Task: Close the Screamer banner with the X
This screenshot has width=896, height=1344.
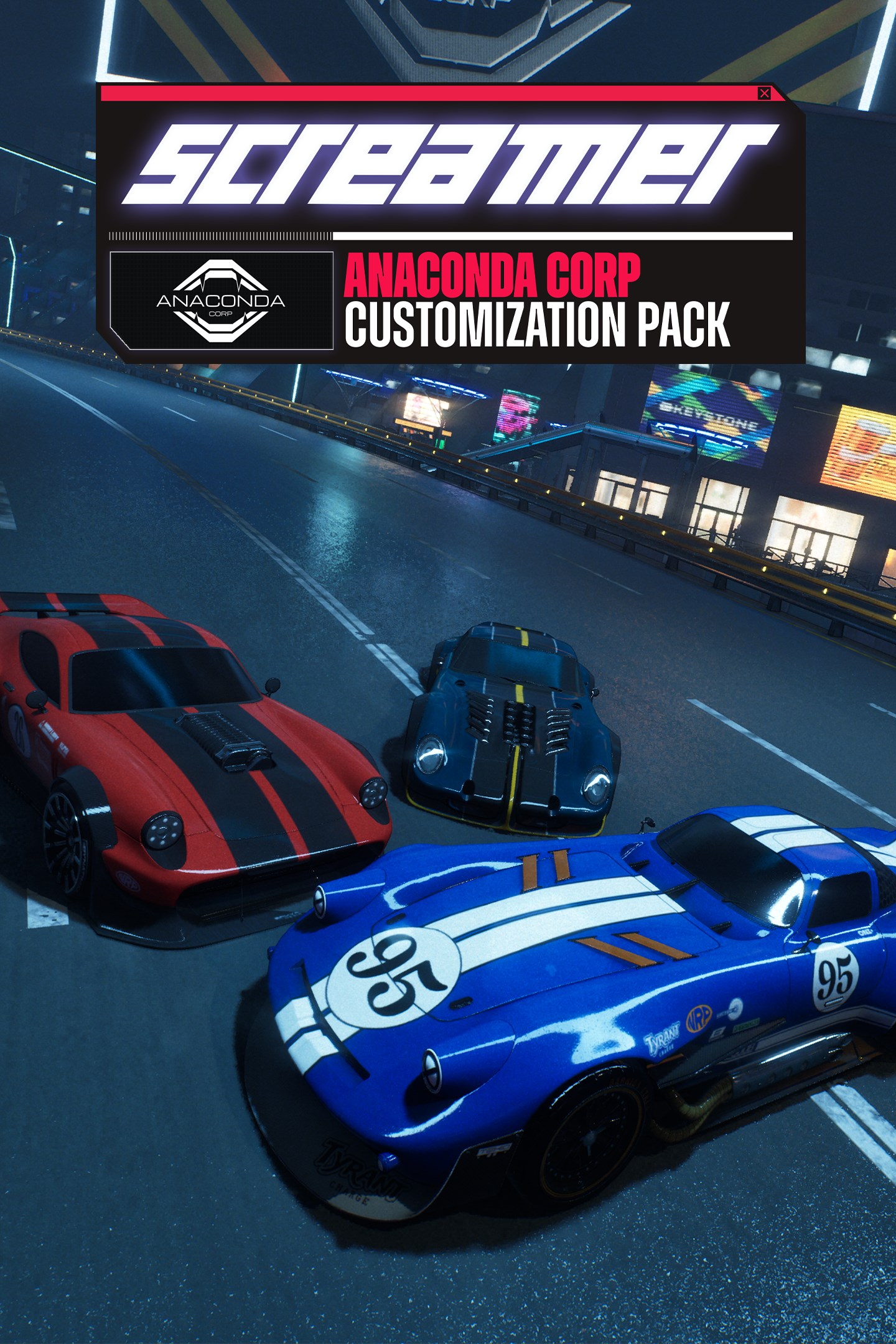Action: click(x=764, y=93)
